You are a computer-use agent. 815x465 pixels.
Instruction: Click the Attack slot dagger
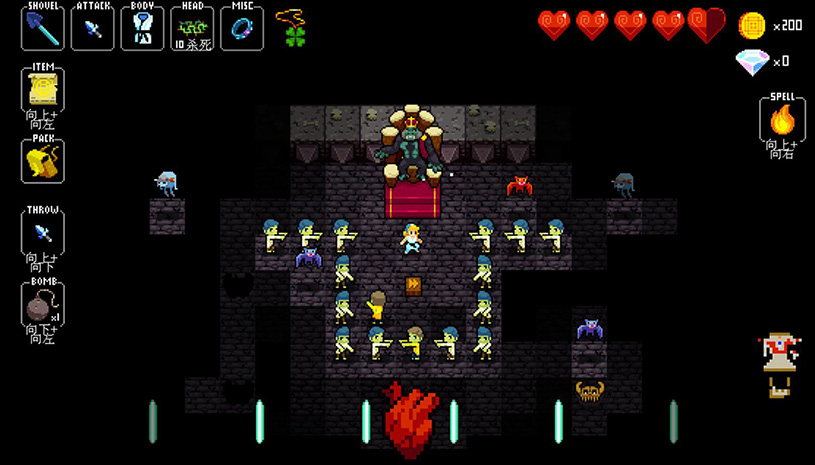click(93, 28)
